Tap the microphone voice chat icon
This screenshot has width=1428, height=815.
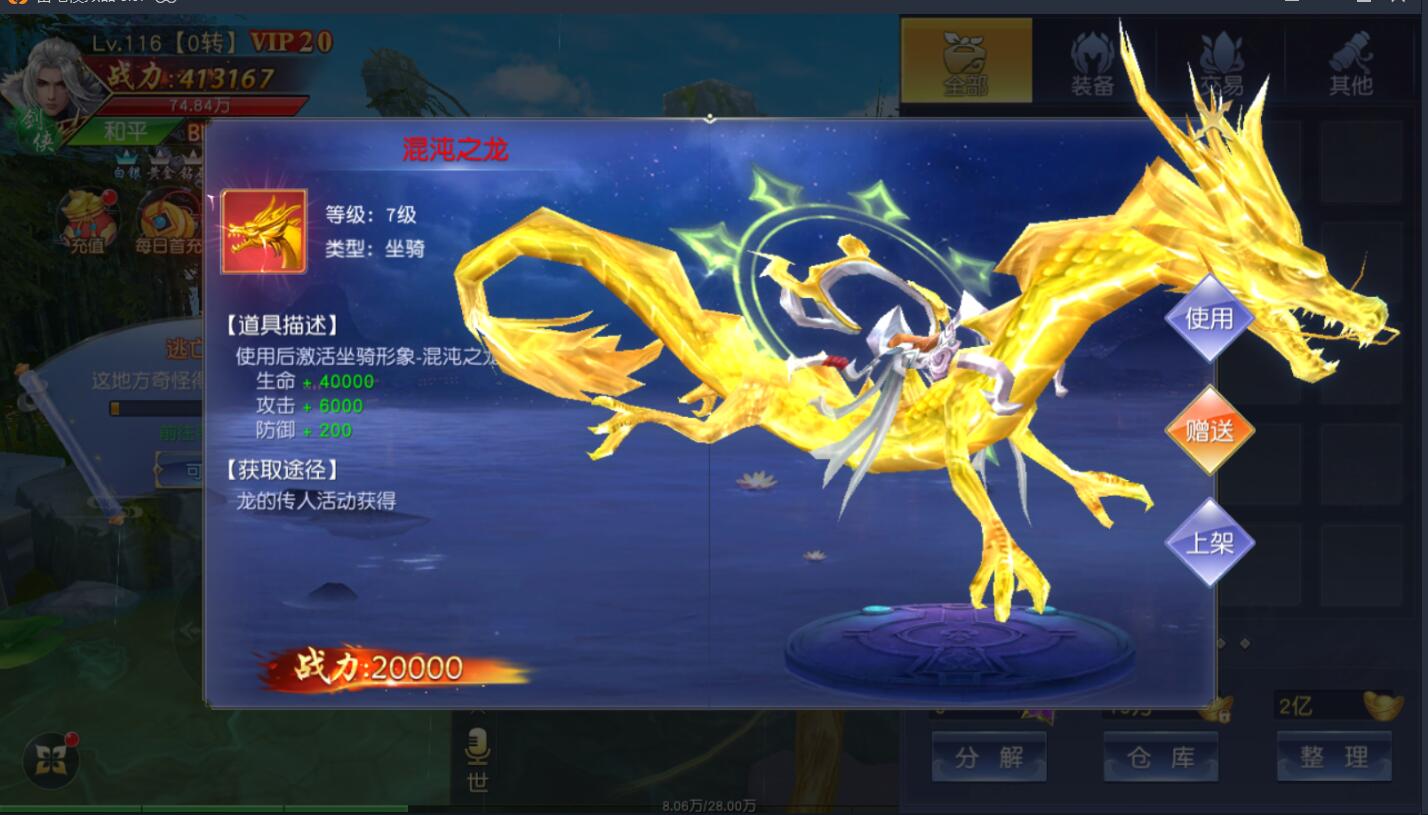point(478,745)
